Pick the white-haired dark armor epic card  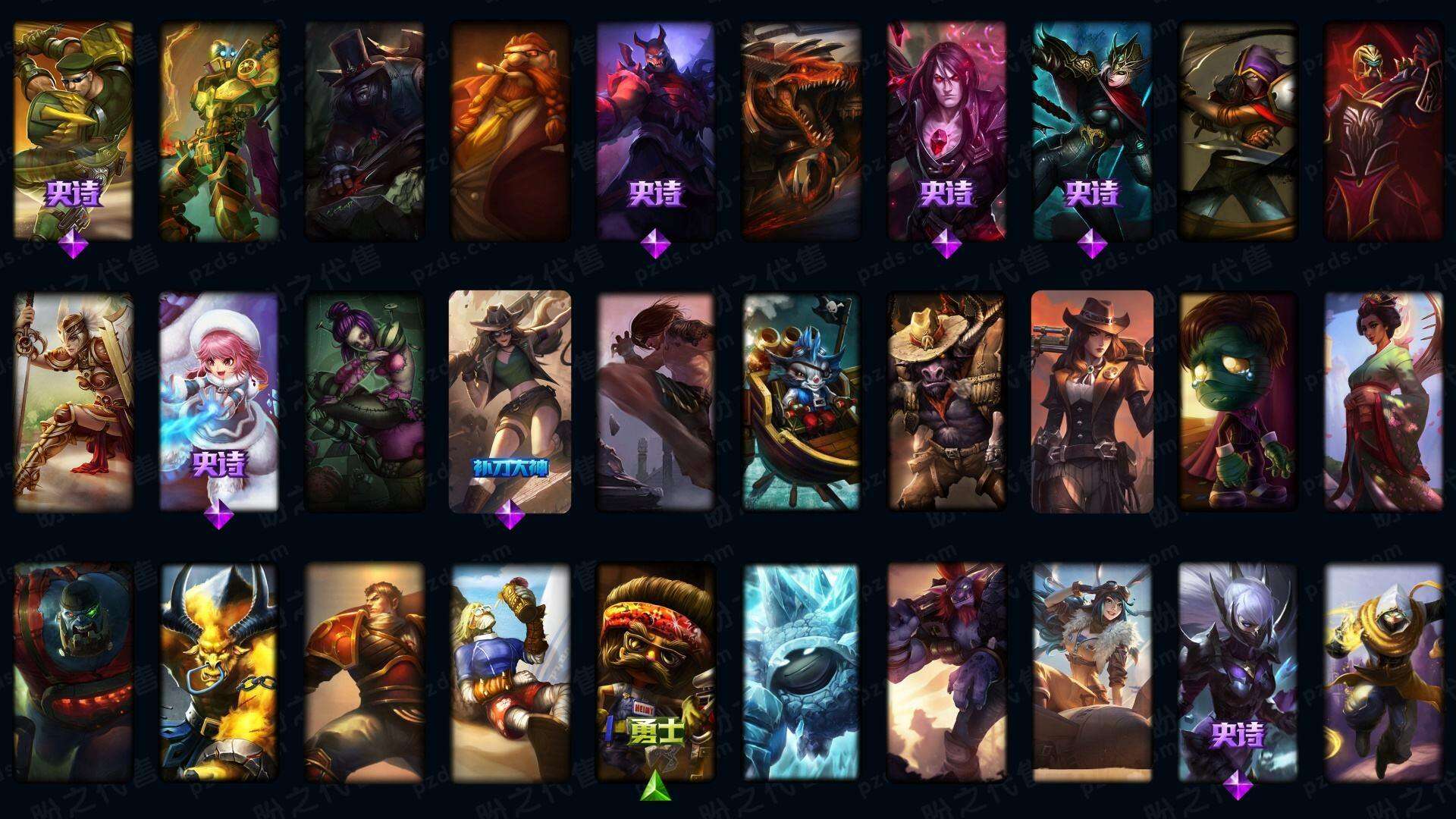pos(1238,672)
